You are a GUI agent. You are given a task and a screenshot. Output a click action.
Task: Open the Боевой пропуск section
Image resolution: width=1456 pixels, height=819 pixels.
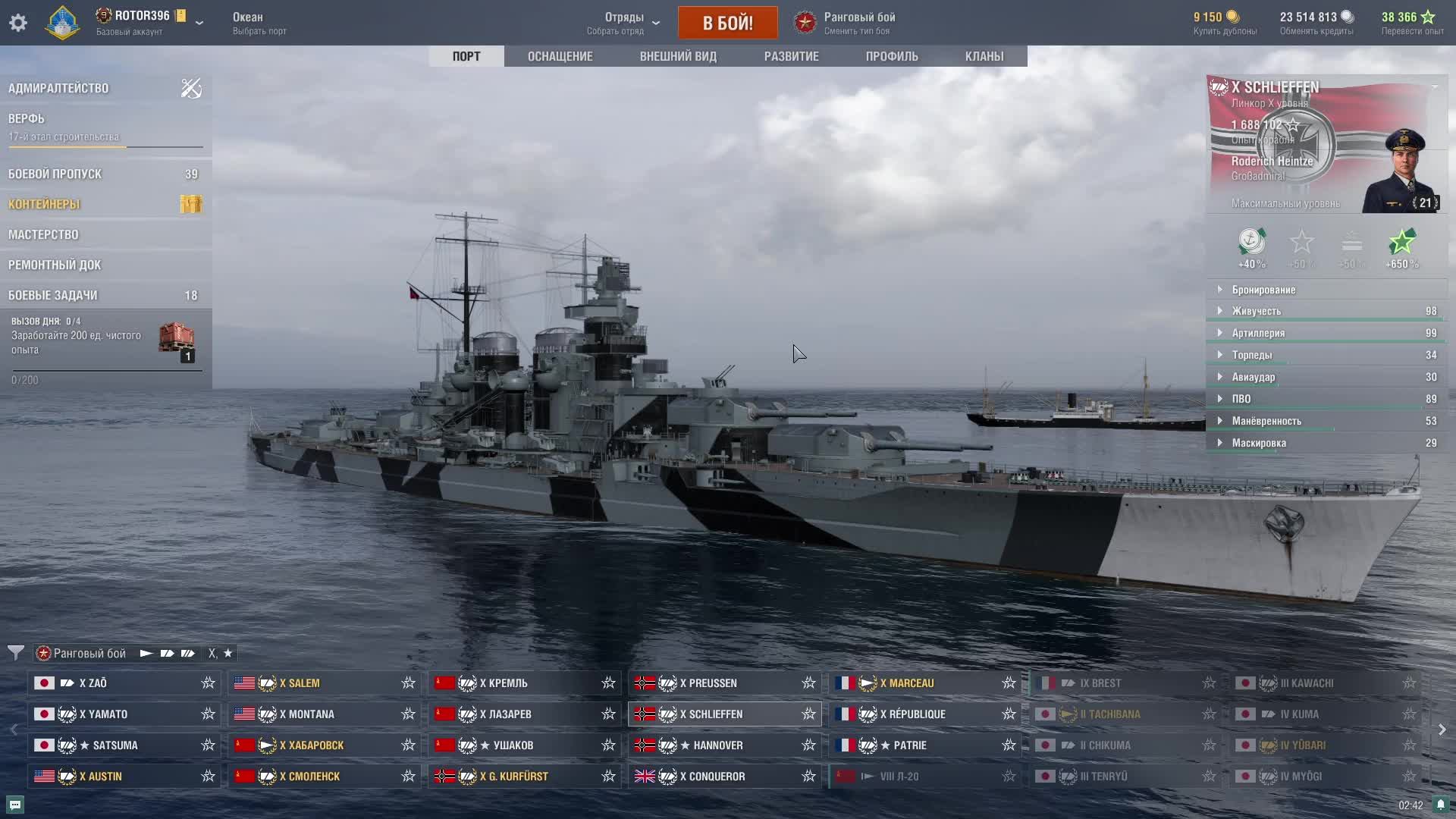(55, 174)
